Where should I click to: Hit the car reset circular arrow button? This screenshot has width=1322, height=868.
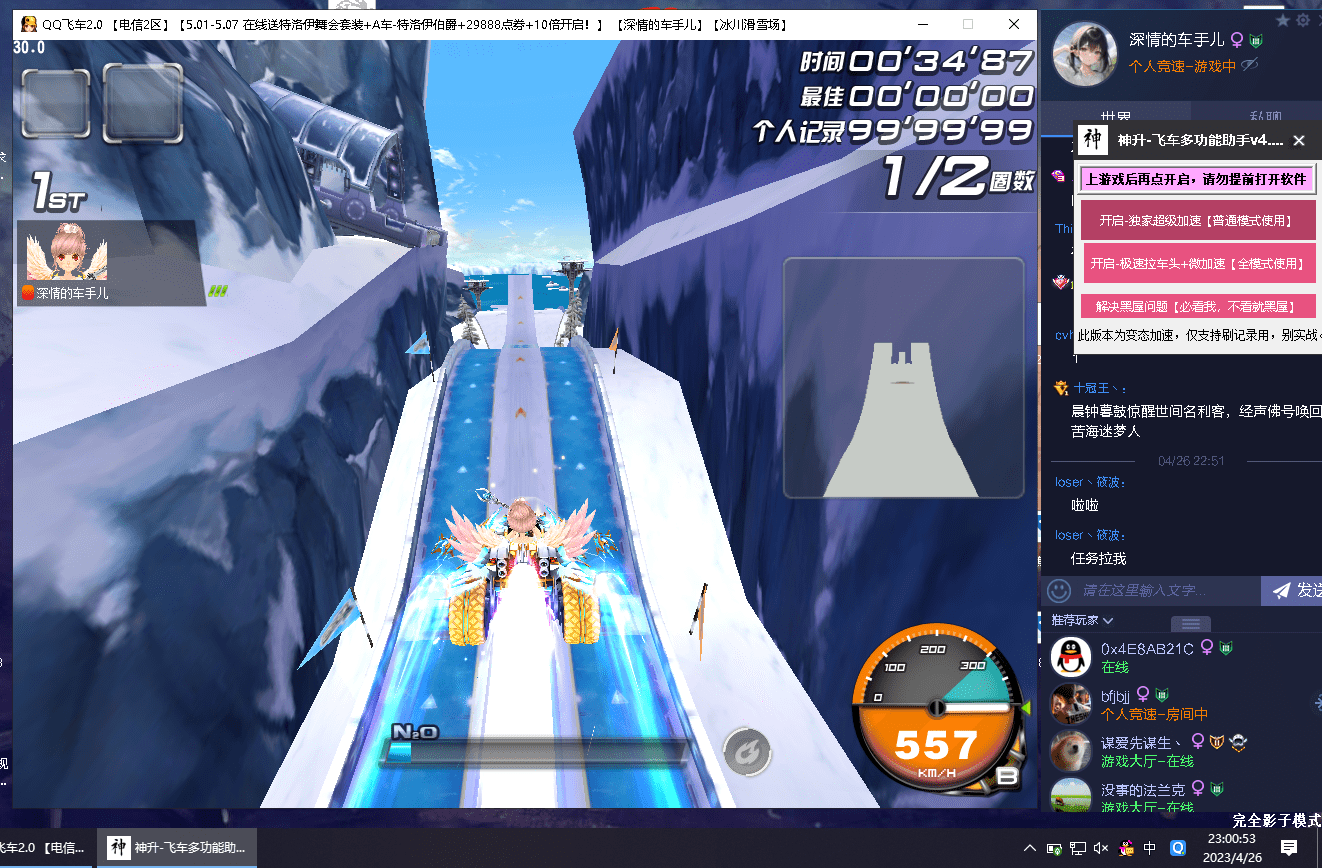click(747, 748)
